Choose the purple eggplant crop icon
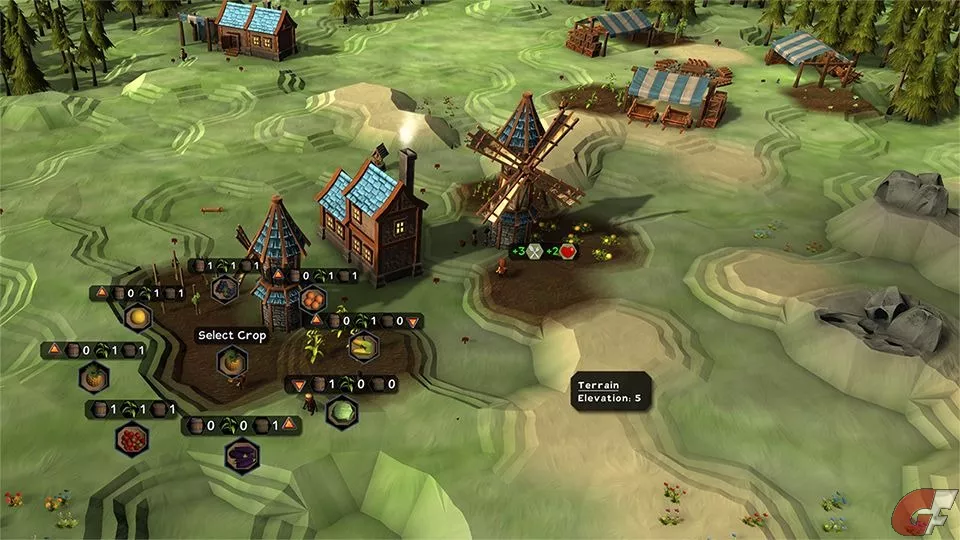The height and width of the screenshot is (540, 960). pyautogui.click(x=241, y=455)
